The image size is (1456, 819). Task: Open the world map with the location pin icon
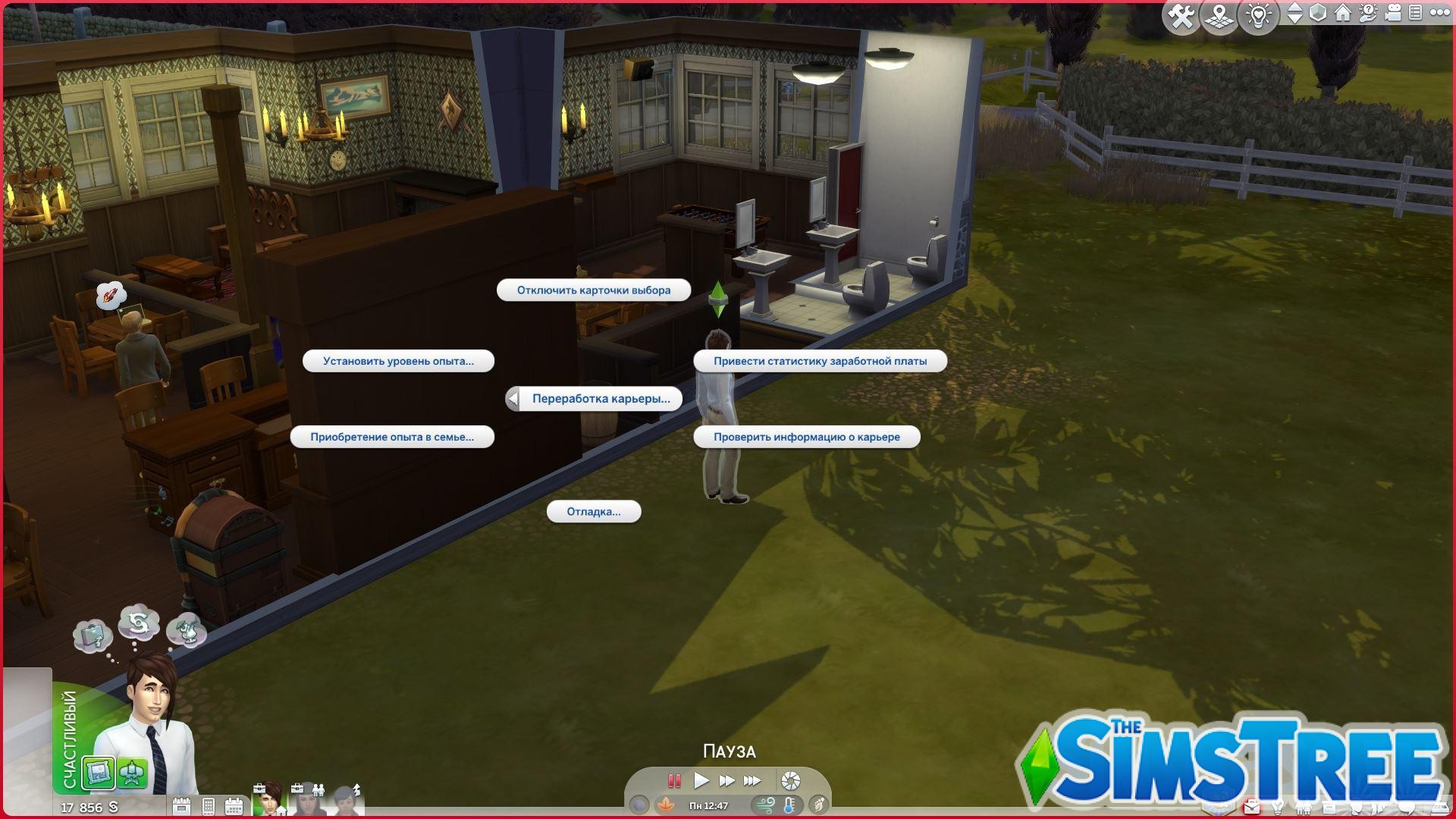(1219, 14)
